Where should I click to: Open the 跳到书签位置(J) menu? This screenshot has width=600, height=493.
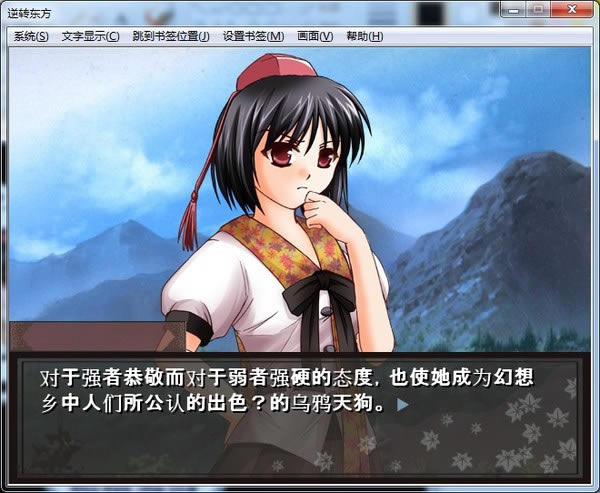(x=171, y=37)
